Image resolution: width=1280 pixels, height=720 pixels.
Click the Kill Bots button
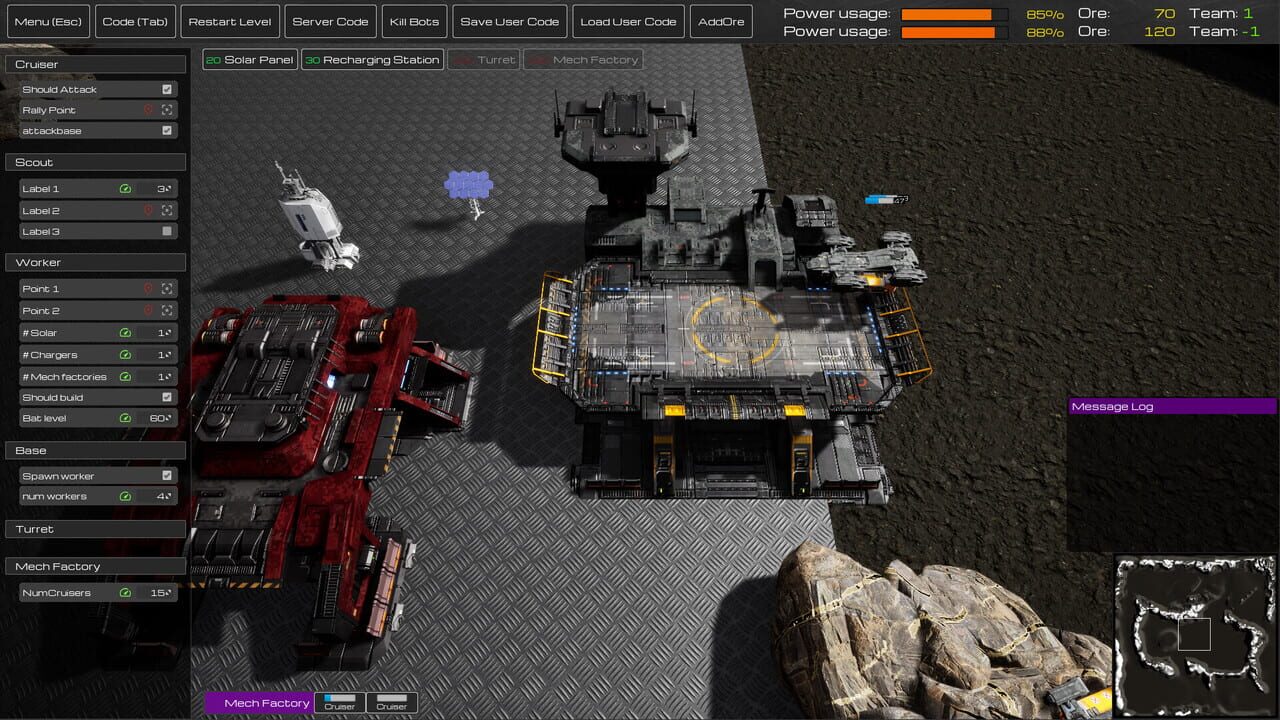point(413,21)
